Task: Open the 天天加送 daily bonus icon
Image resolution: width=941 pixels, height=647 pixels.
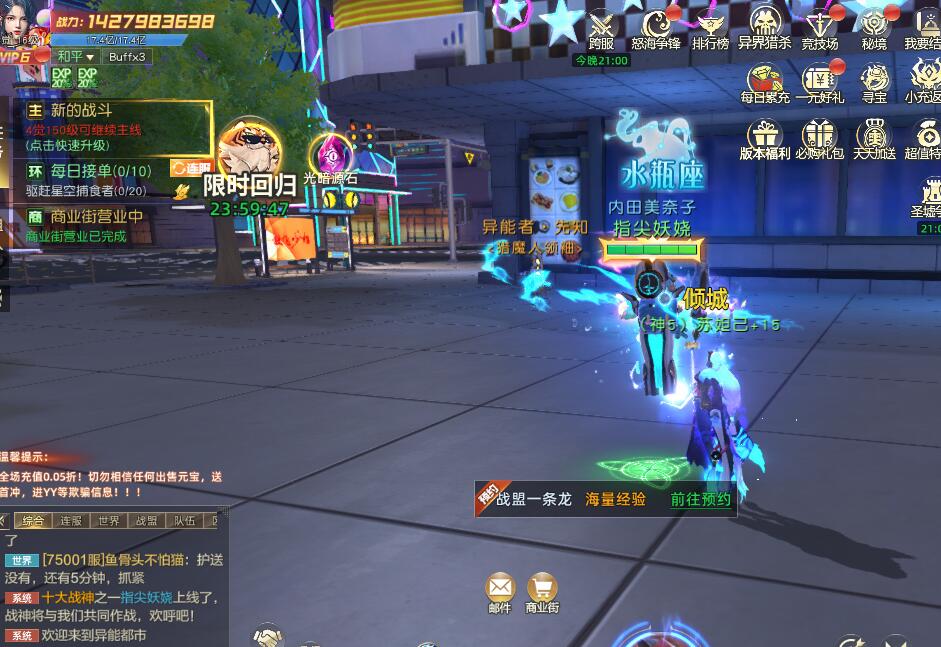Action: click(x=874, y=136)
